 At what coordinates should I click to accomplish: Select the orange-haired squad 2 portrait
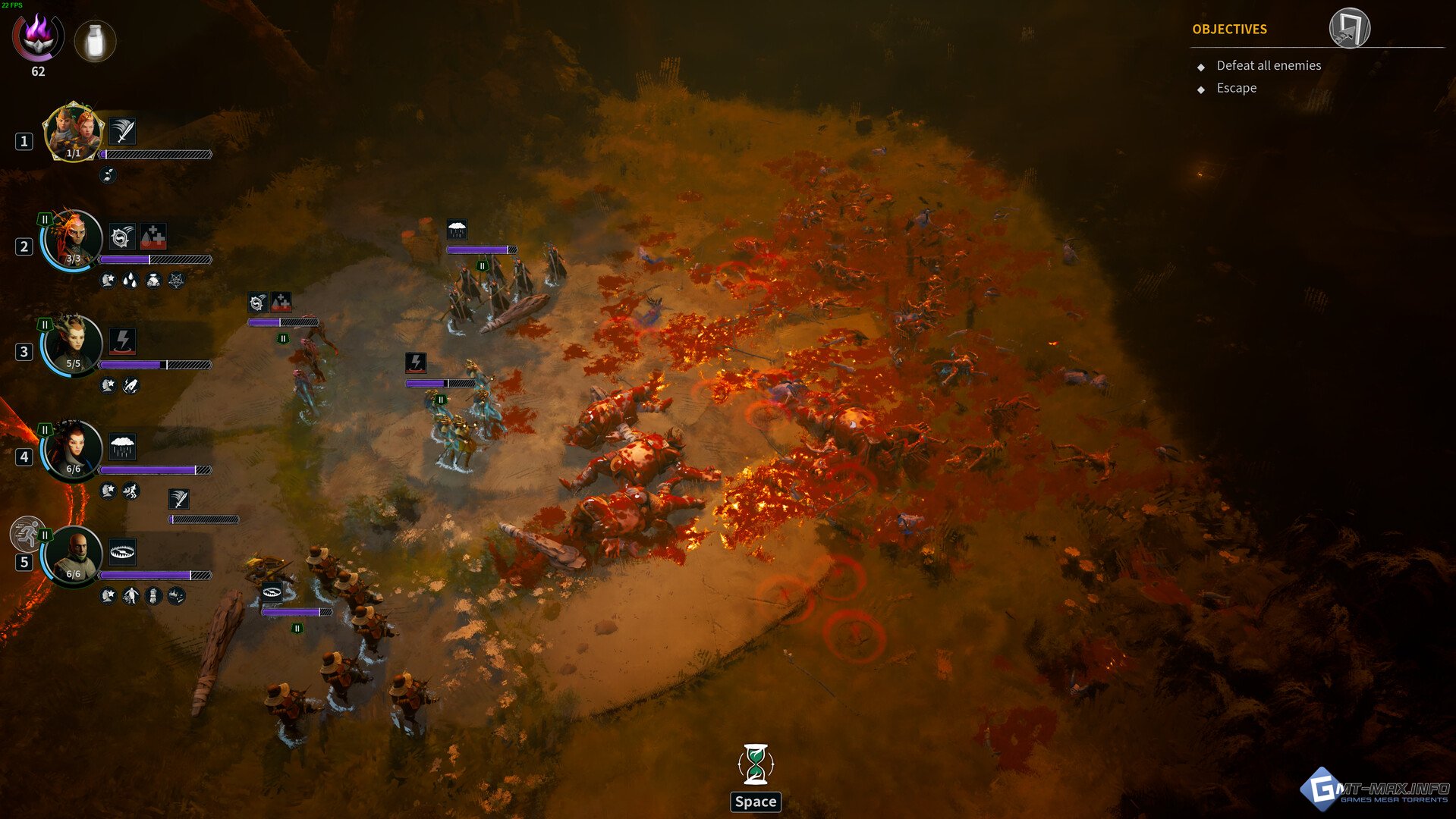click(73, 239)
